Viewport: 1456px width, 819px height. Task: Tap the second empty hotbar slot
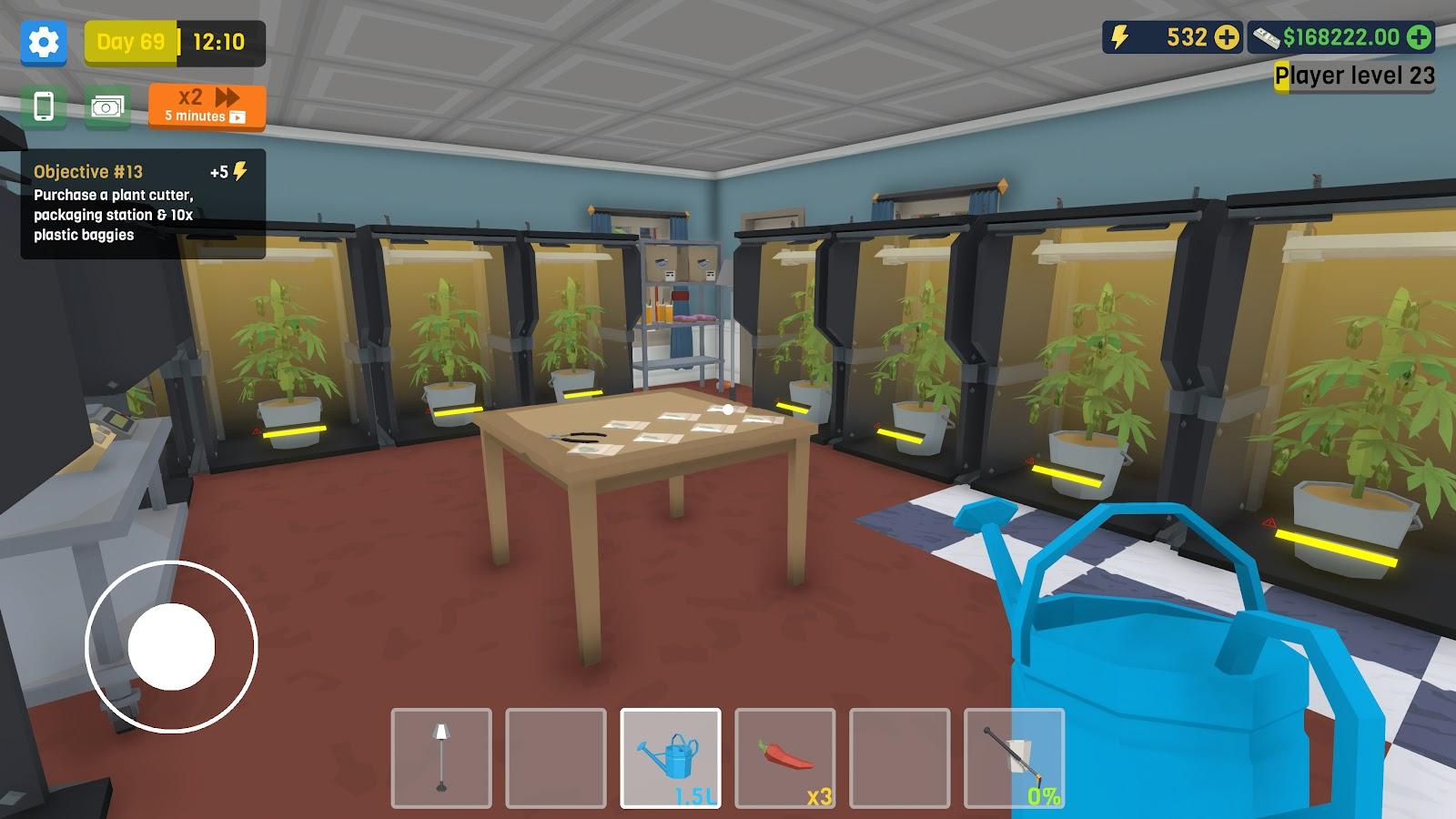(x=558, y=758)
